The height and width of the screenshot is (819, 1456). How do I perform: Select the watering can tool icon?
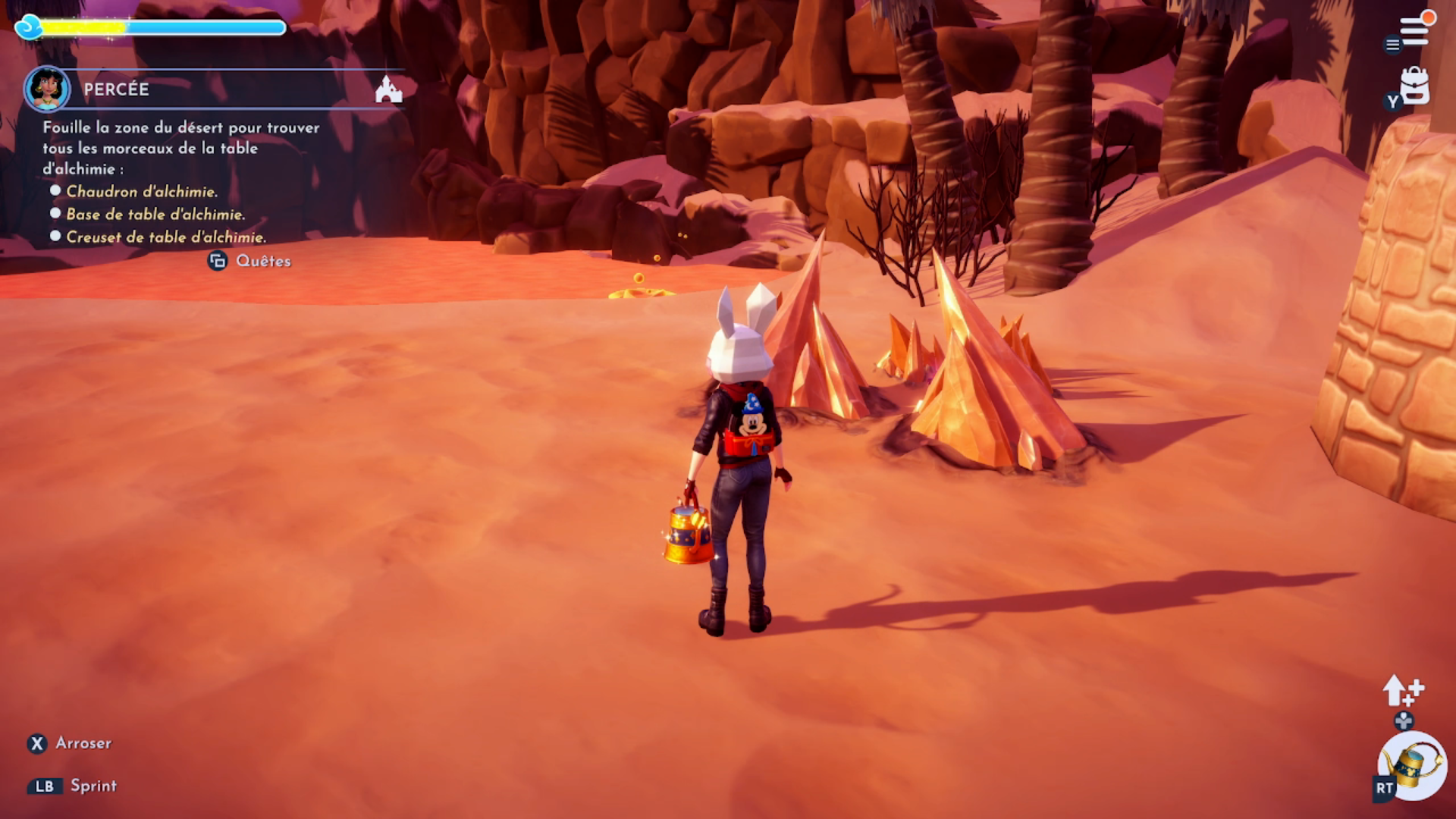pos(1413,766)
